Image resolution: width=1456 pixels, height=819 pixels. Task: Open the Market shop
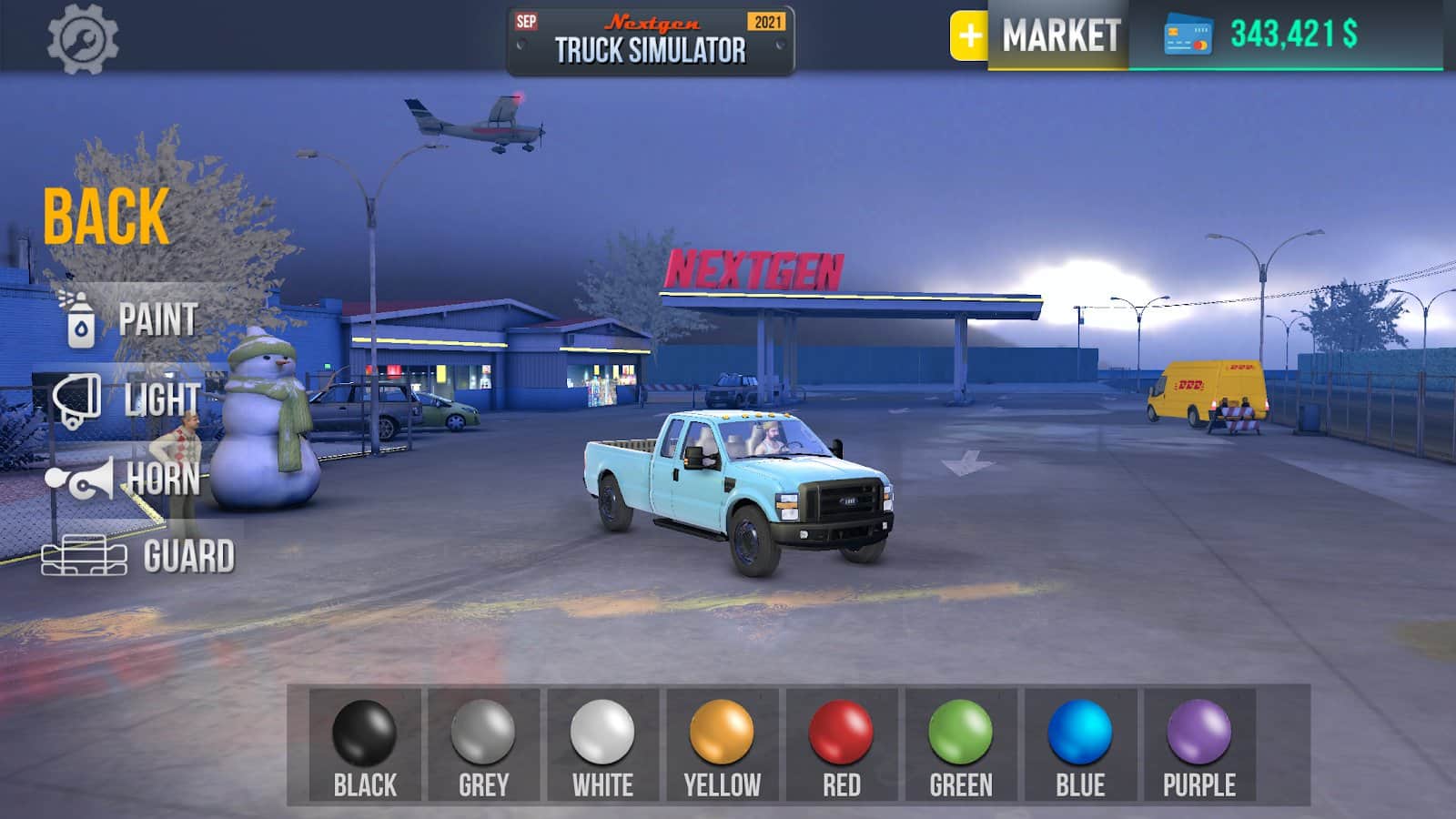point(1060,36)
